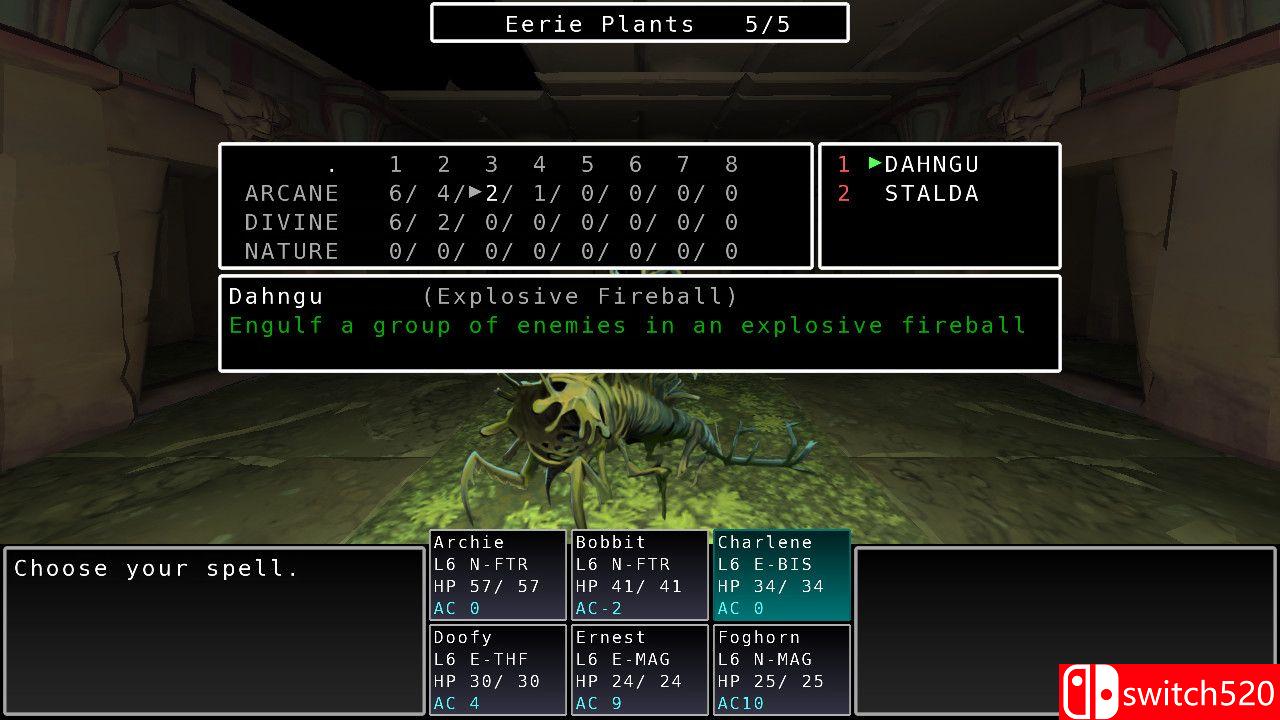Pick Bobbit's party card
1280x720 pixels.
[x=640, y=575]
